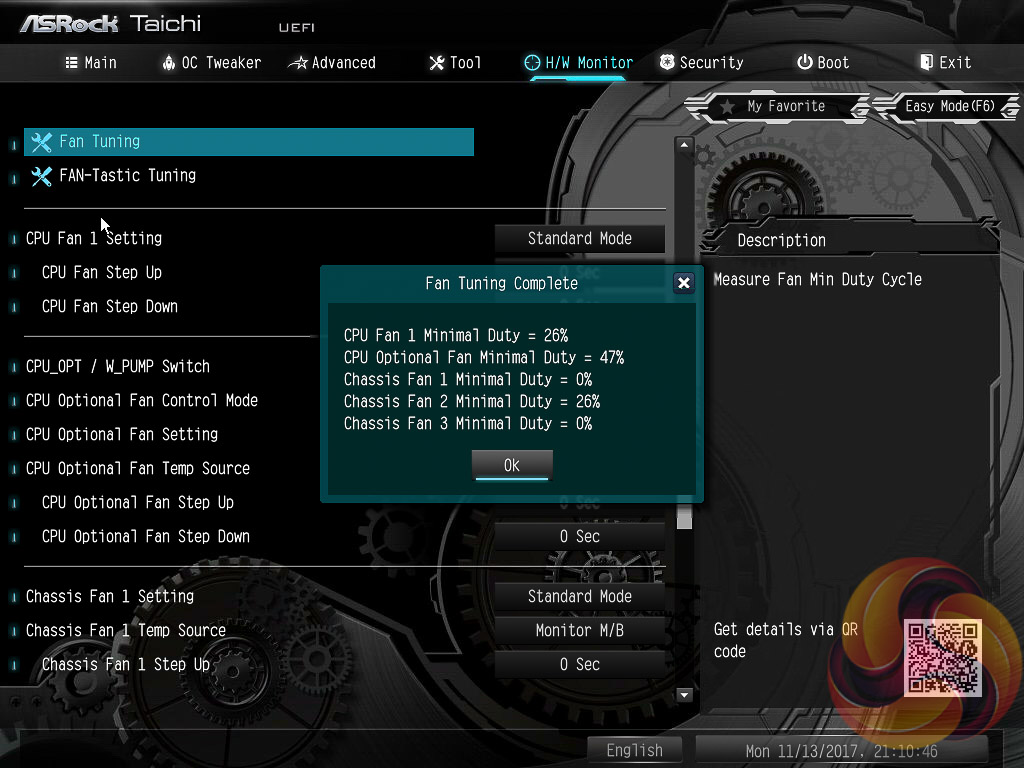Confirm the dialog with the Ok button

point(511,465)
